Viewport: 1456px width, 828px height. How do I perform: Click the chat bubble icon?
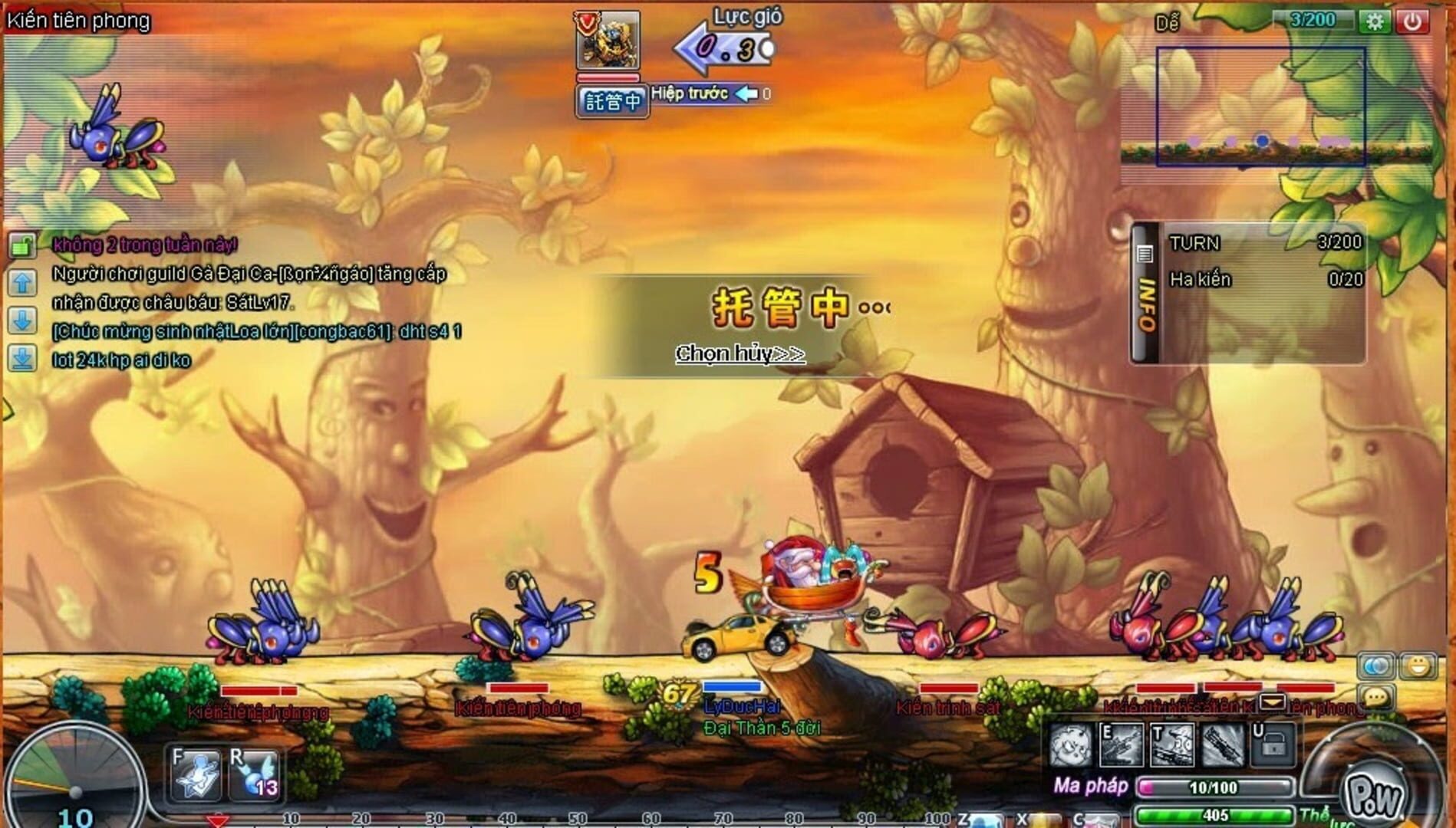[x=1376, y=697]
